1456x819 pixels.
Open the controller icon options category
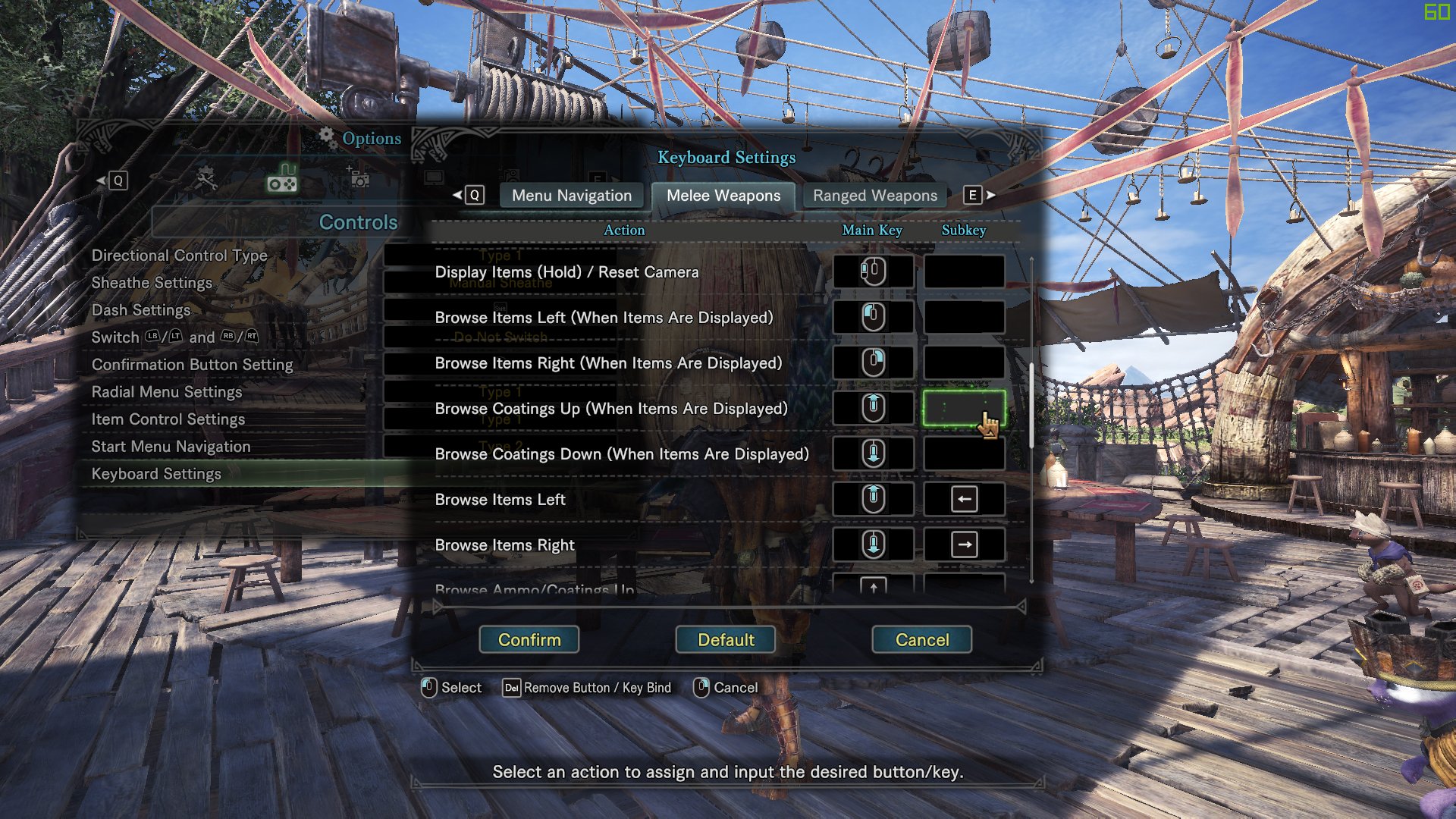point(282,181)
